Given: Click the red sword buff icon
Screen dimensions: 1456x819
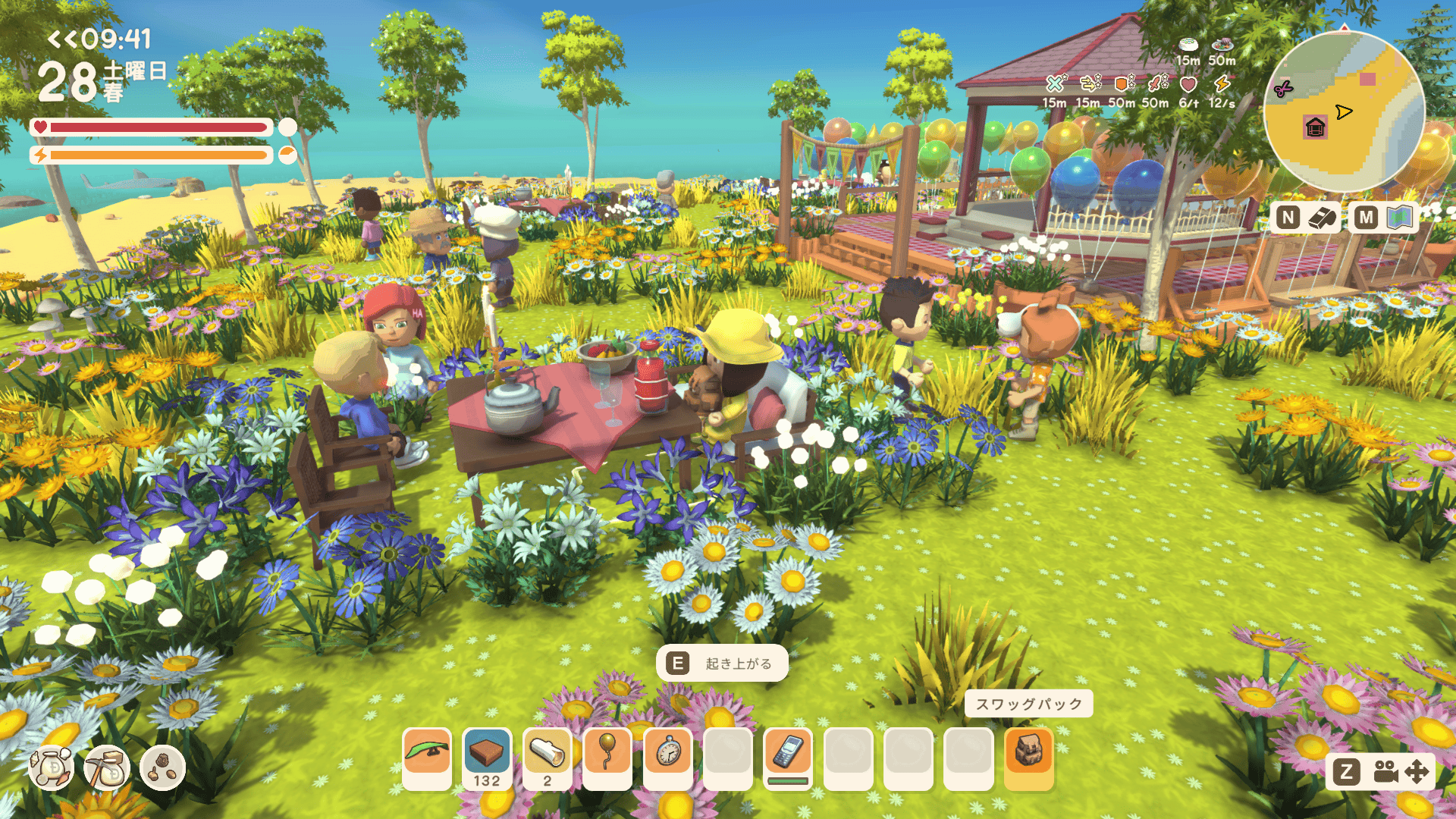Looking at the screenshot, I should (1156, 83).
